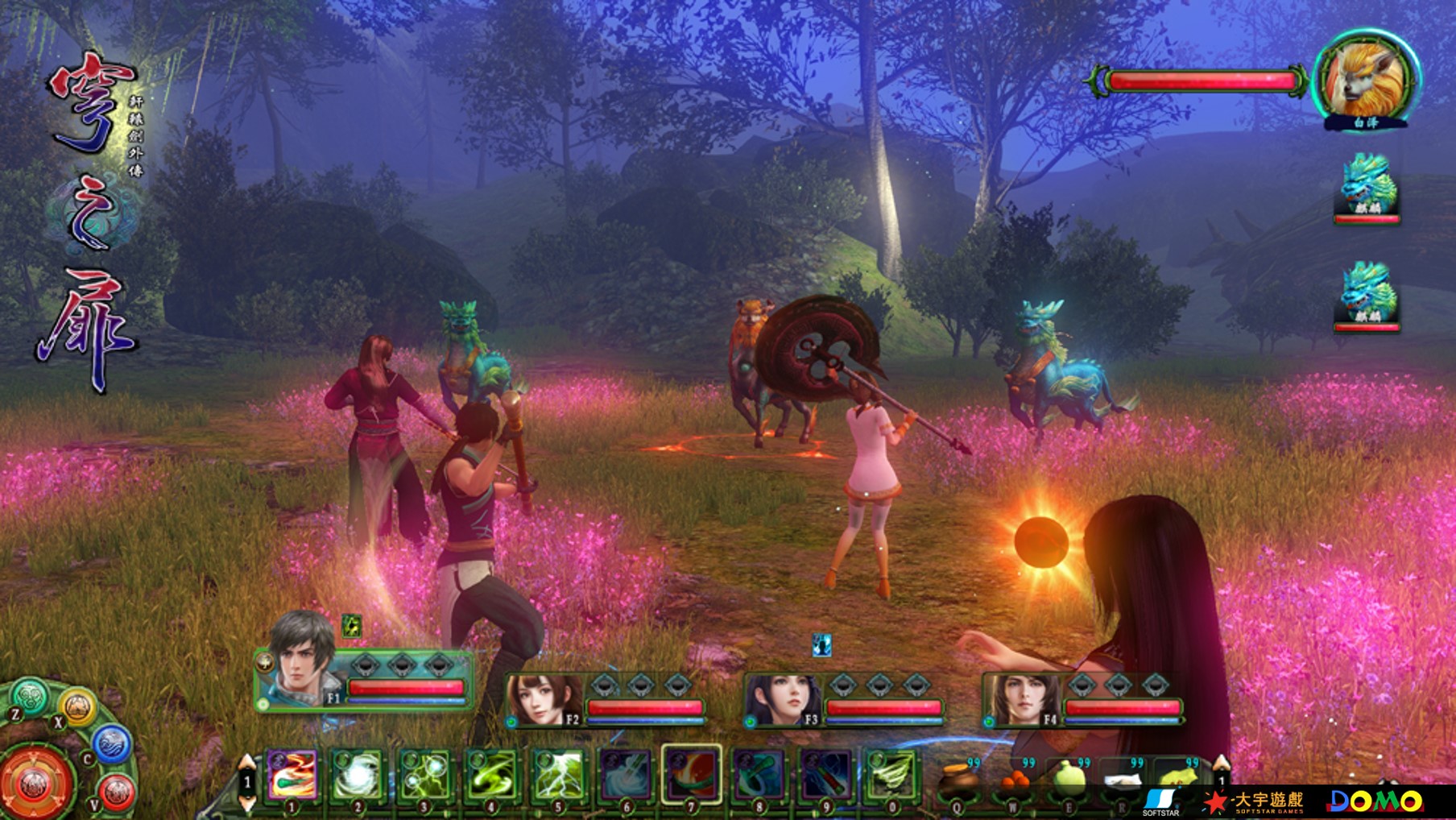The image size is (1456, 820).
Task: Use the green lightning orbs skill
Action: click(x=425, y=774)
